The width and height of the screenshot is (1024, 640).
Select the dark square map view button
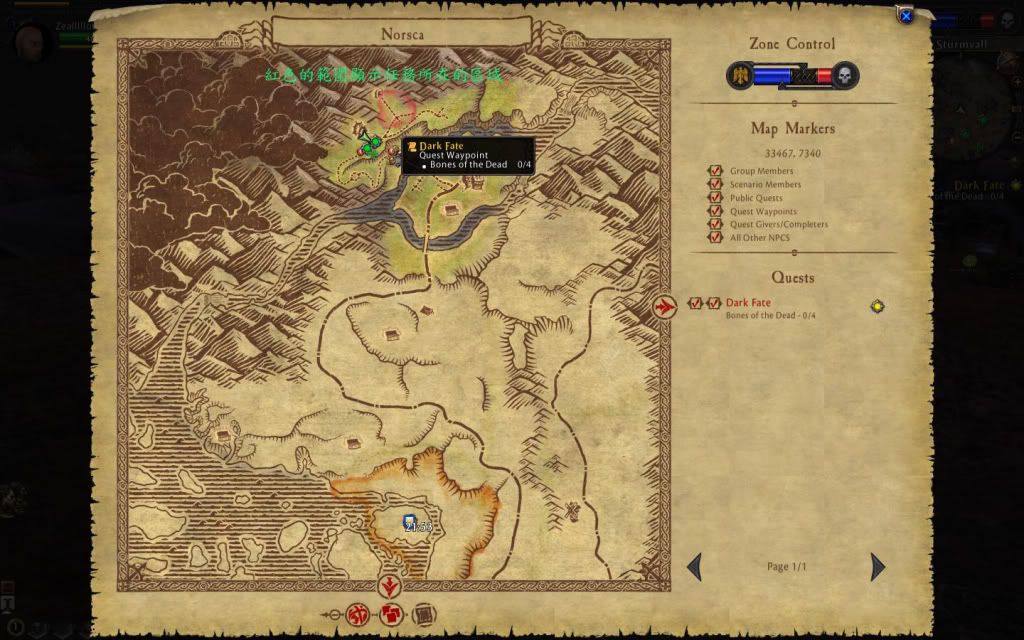(x=422, y=614)
